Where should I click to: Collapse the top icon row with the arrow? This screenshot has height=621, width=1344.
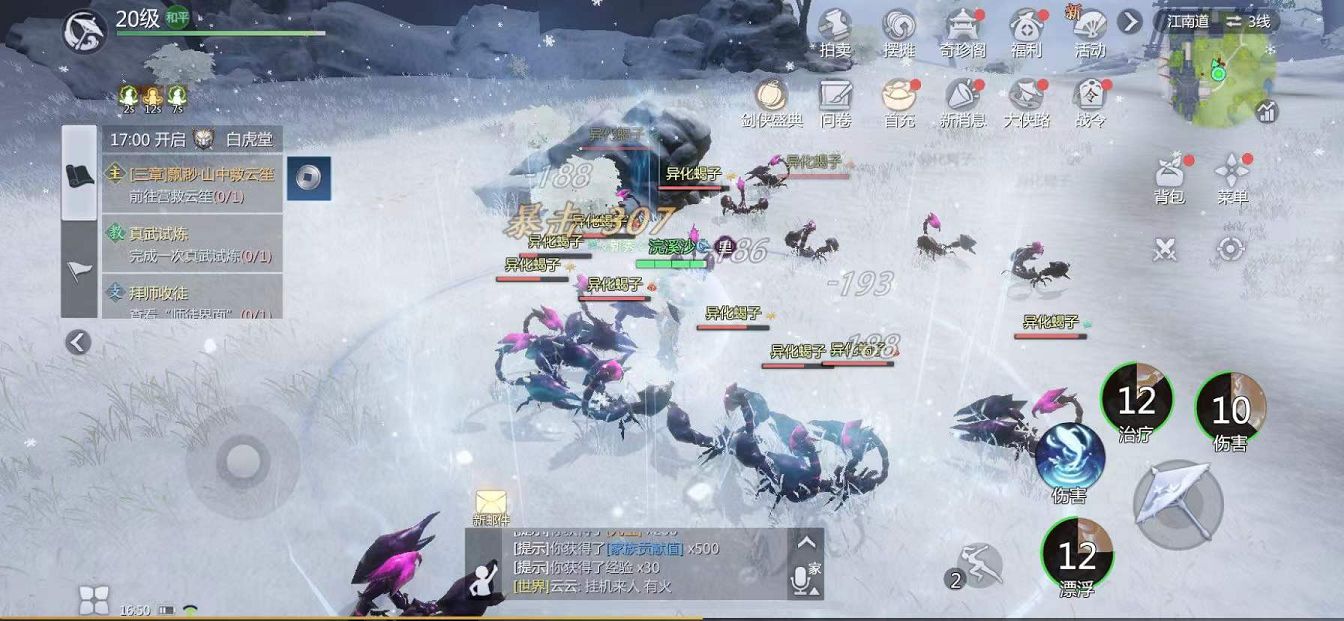[1130, 21]
